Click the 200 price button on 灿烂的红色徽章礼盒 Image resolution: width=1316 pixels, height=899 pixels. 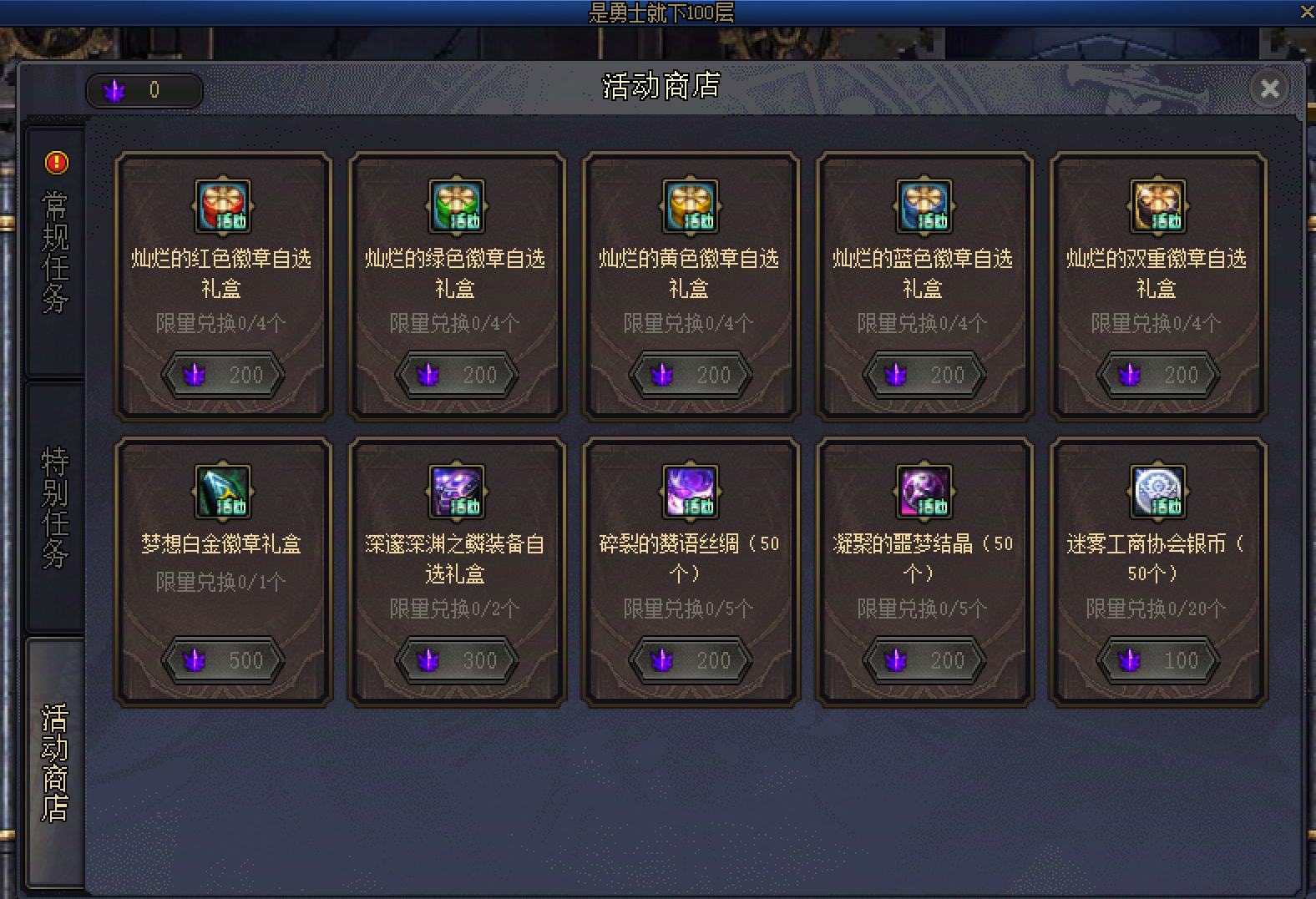point(222,375)
